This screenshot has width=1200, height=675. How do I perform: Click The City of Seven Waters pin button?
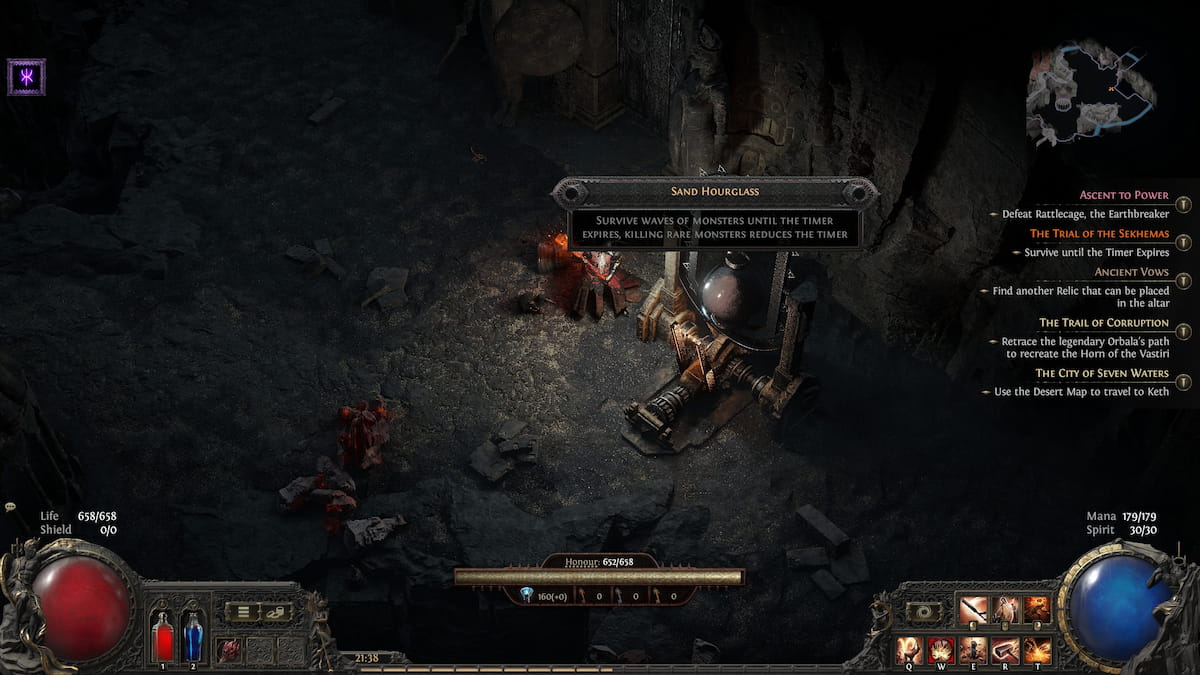pos(1183,382)
